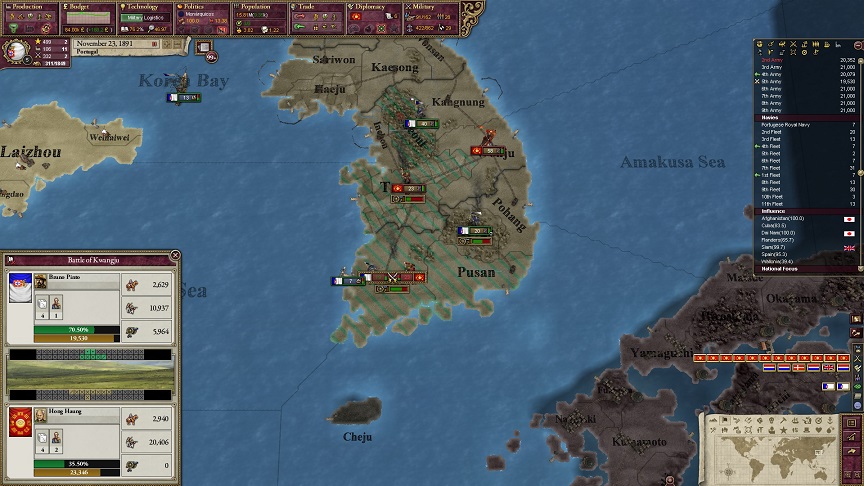The width and height of the screenshot is (864, 486).
Task: Open the Production tab
Action: (30, 6)
